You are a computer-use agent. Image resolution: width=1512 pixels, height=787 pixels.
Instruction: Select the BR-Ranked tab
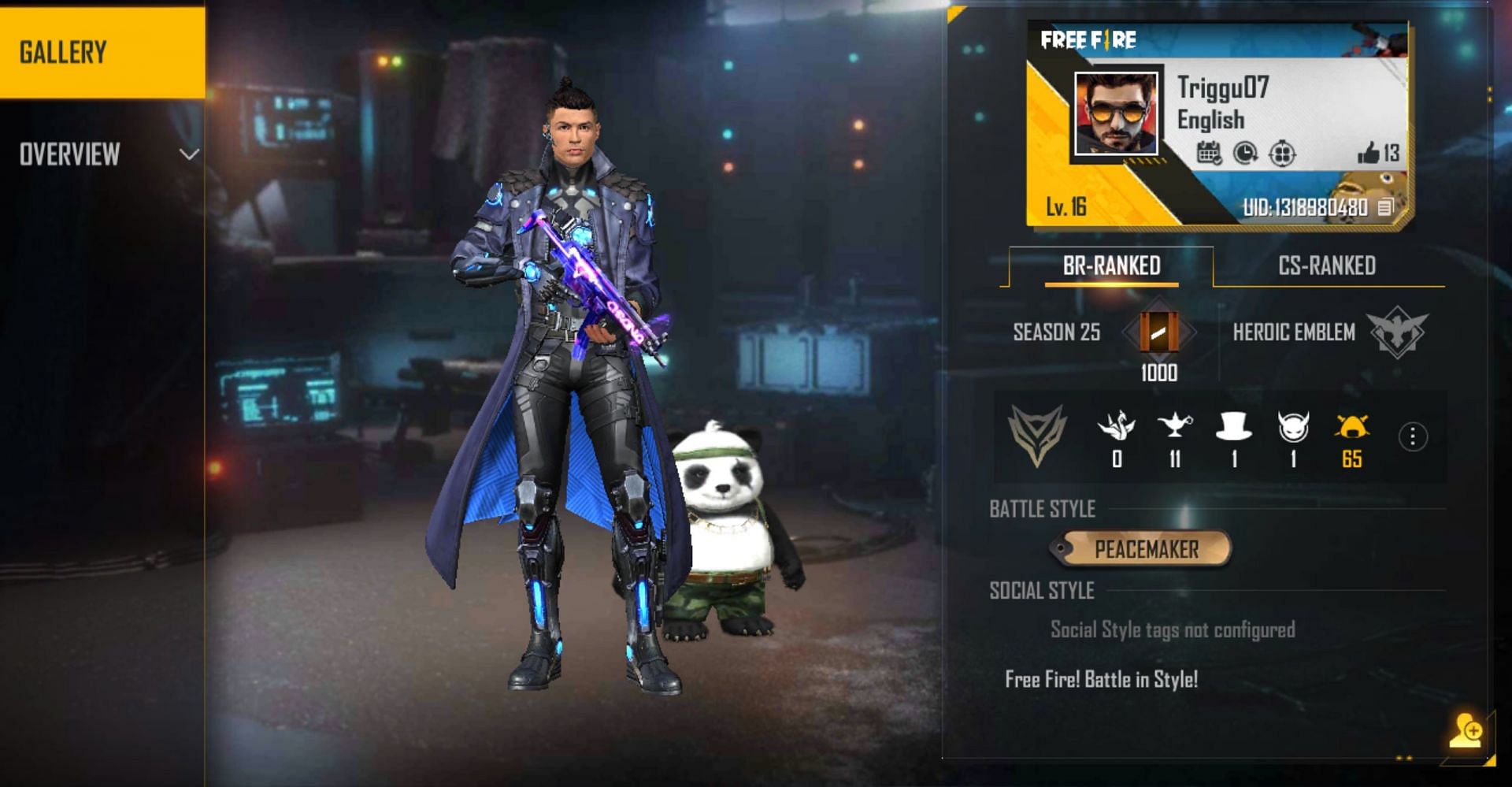[x=1111, y=266]
